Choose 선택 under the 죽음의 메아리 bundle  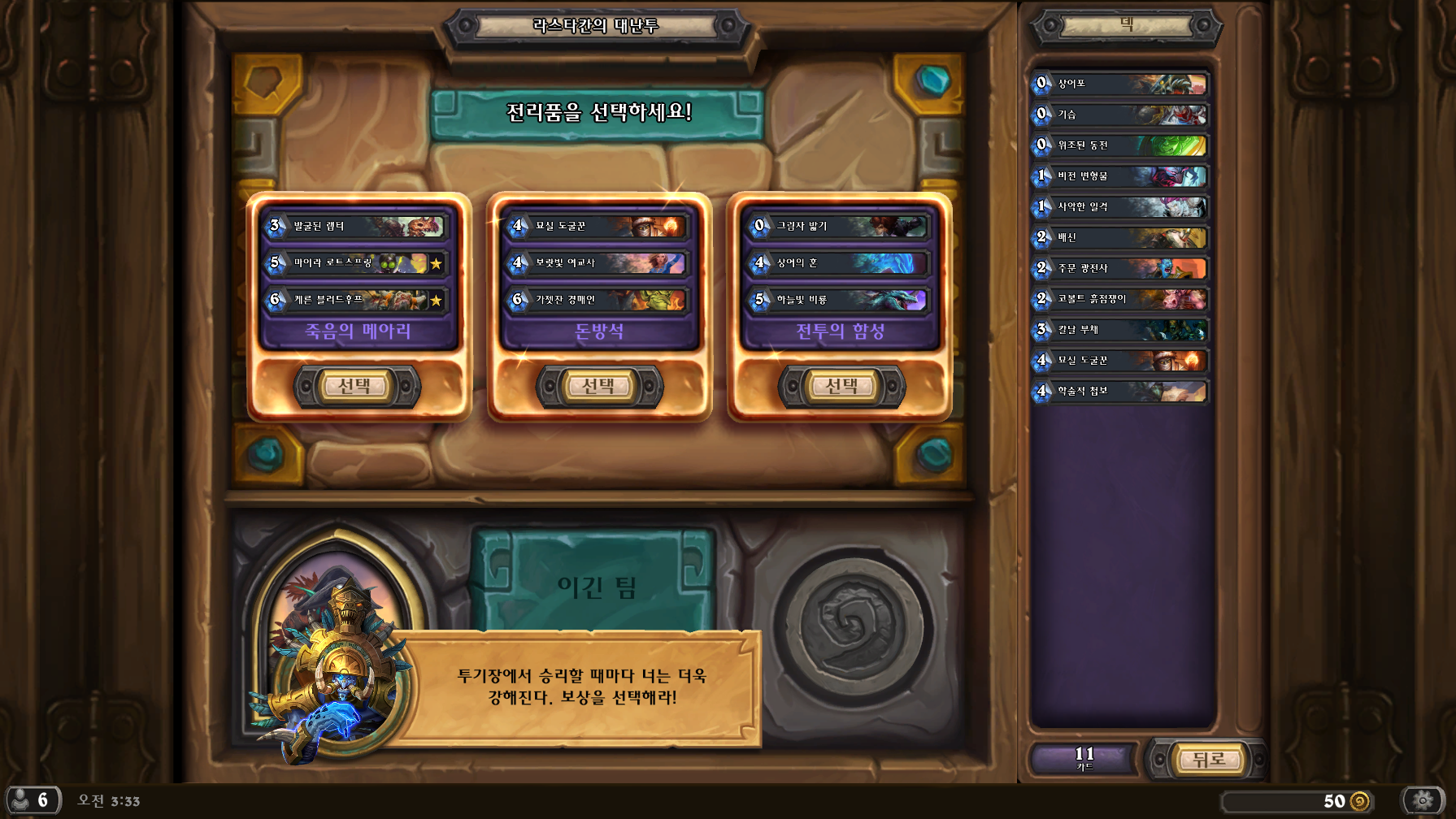[356, 387]
